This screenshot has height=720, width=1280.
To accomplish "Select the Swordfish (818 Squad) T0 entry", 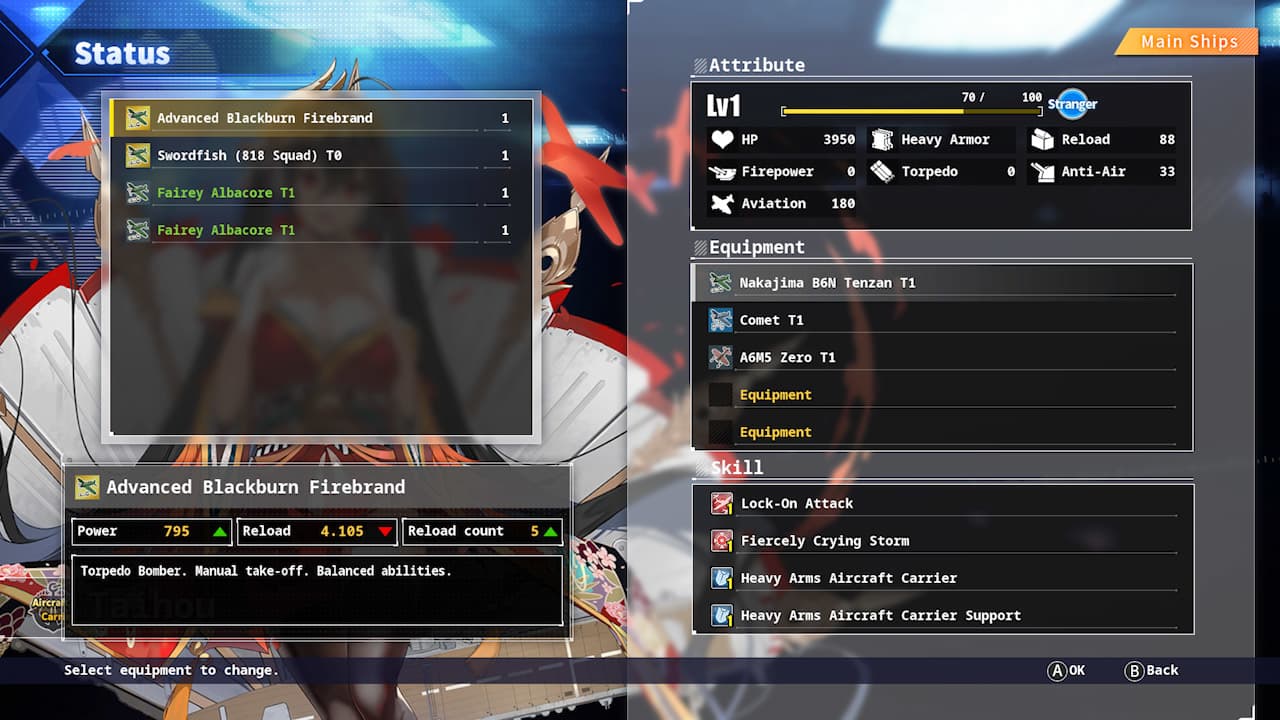I will 248,155.
